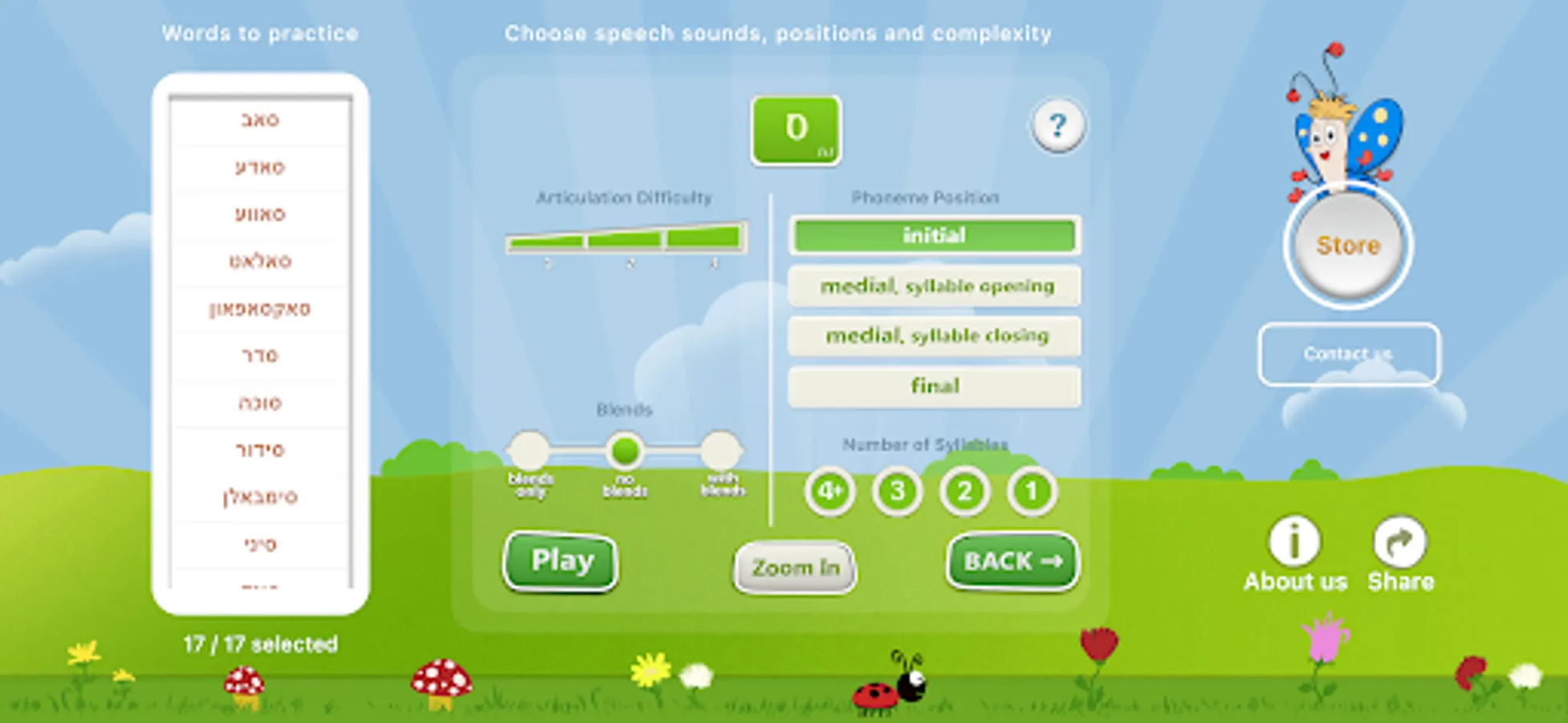Toggle the 'final' phoneme position
Screen dimensions: 1568x723
(x=934, y=386)
